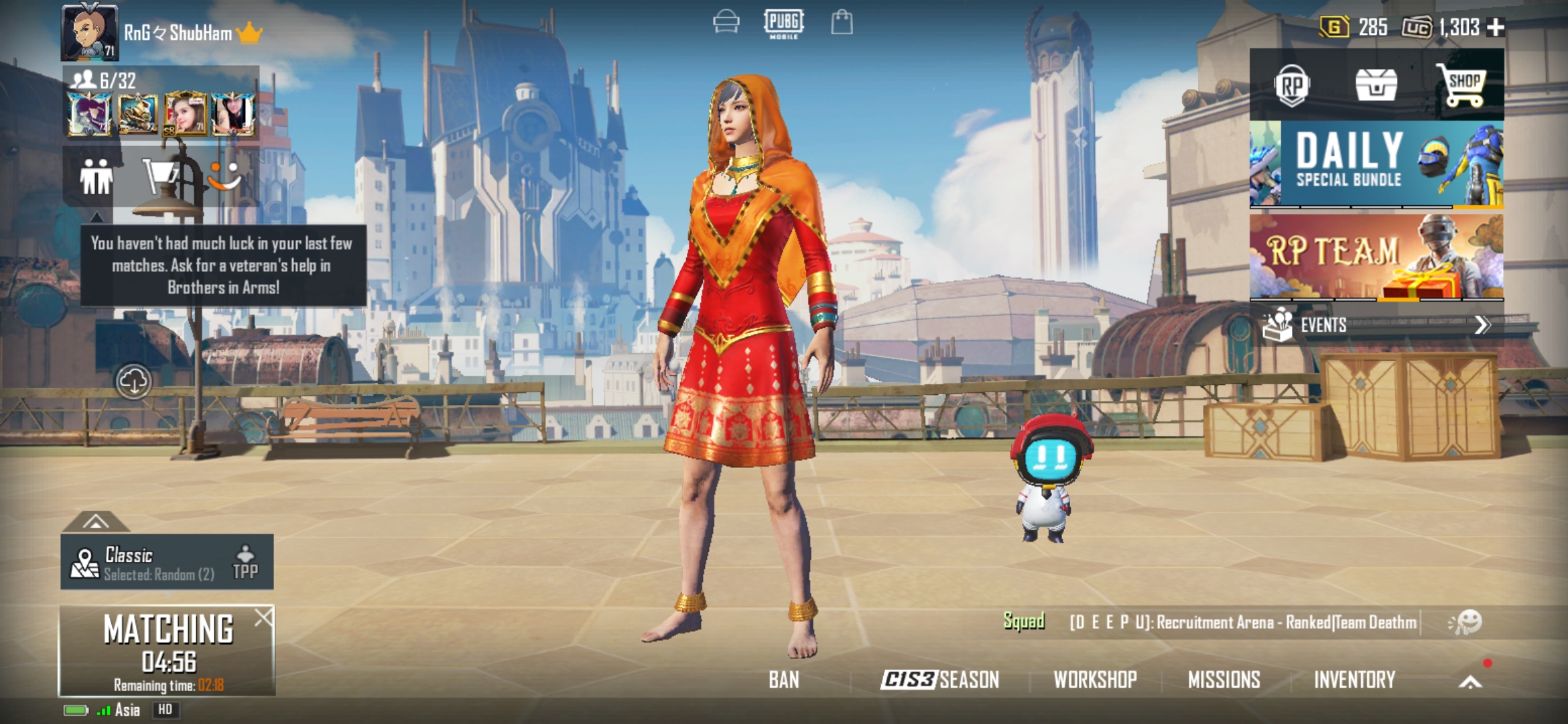This screenshot has width=1568, height=724.
Task: Switch camera view with the TPP toggle
Action: click(246, 561)
